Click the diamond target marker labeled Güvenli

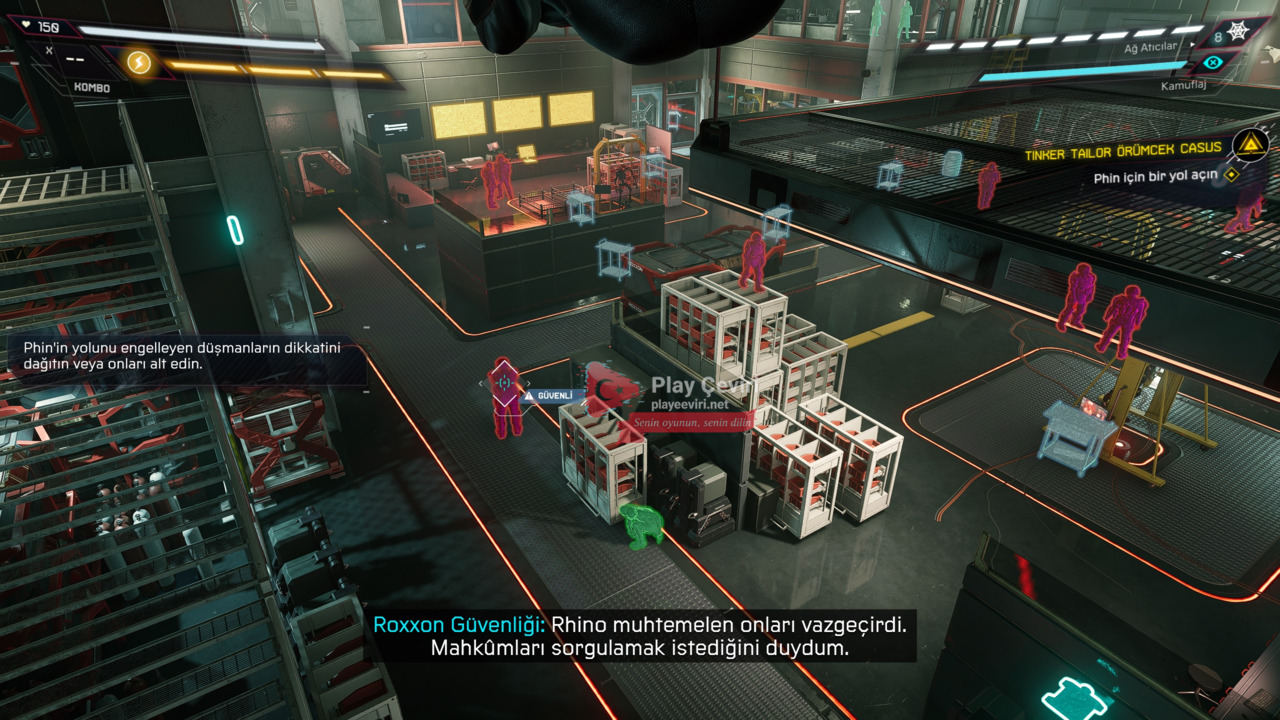(506, 381)
